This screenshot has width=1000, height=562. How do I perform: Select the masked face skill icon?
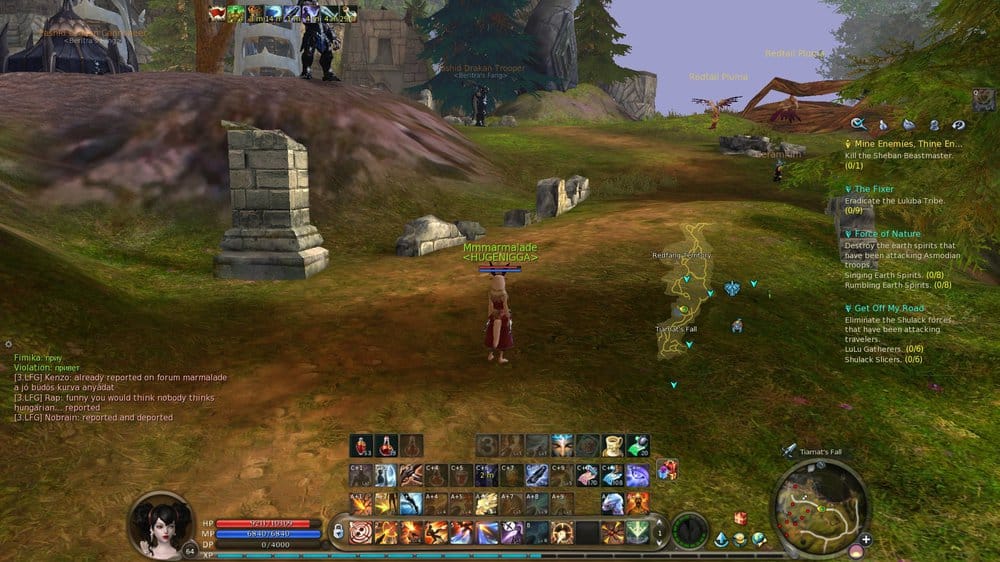[x=562, y=446]
